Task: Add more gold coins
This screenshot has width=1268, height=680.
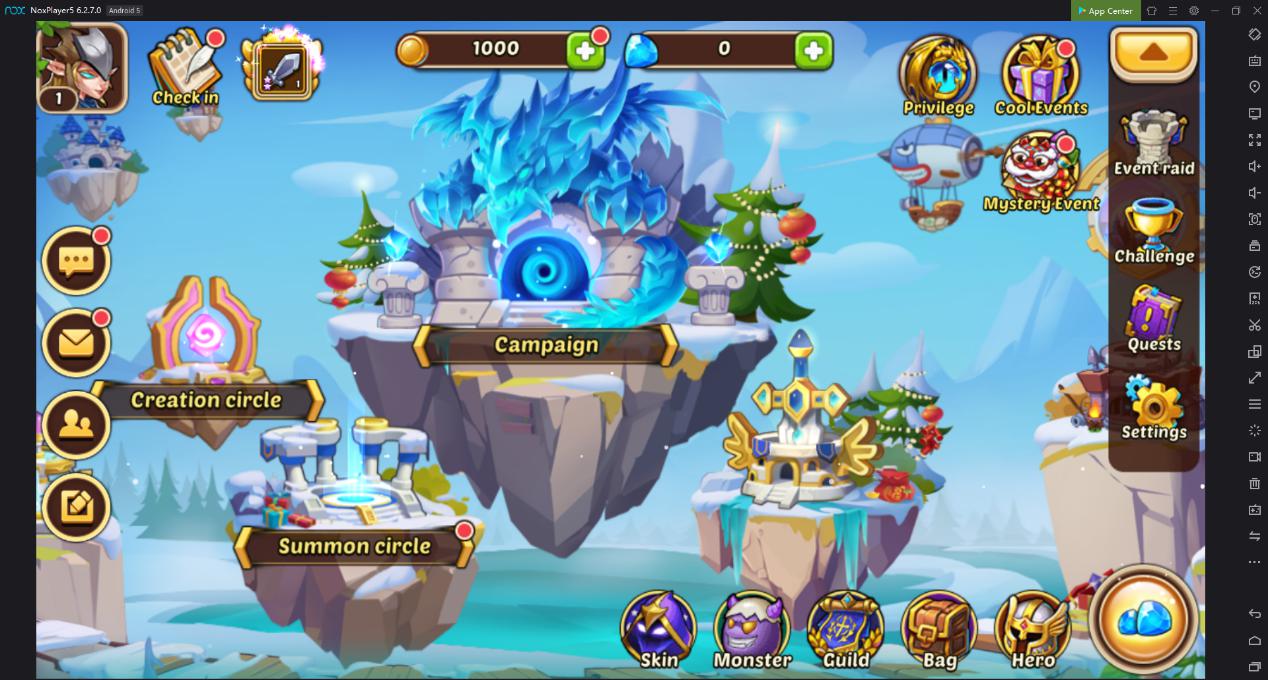Action: point(585,49)
